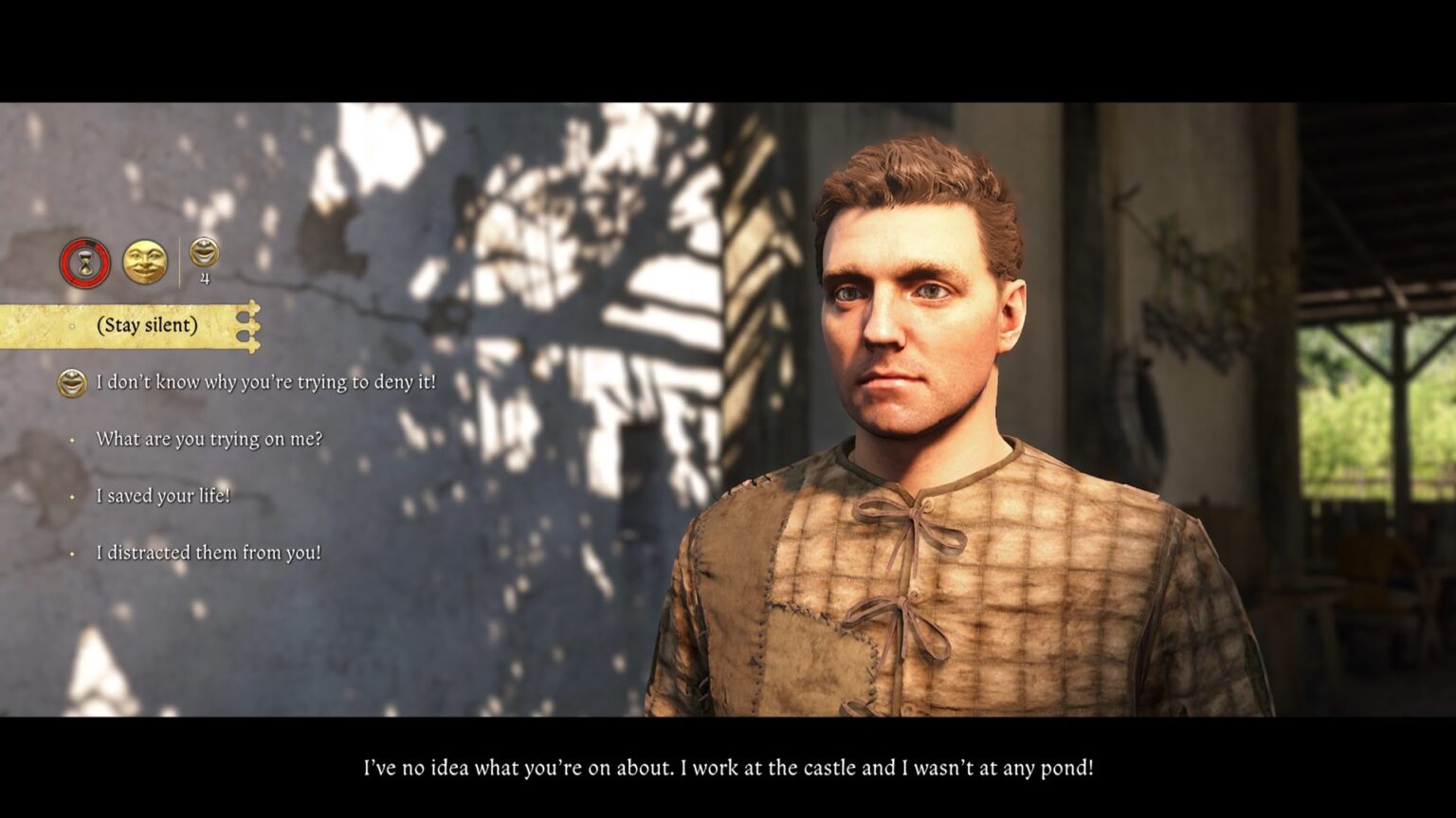1456x818 pixels.
Task: Click the decorative clasp on the yellow banner edge
Action: tap(251, 323)
